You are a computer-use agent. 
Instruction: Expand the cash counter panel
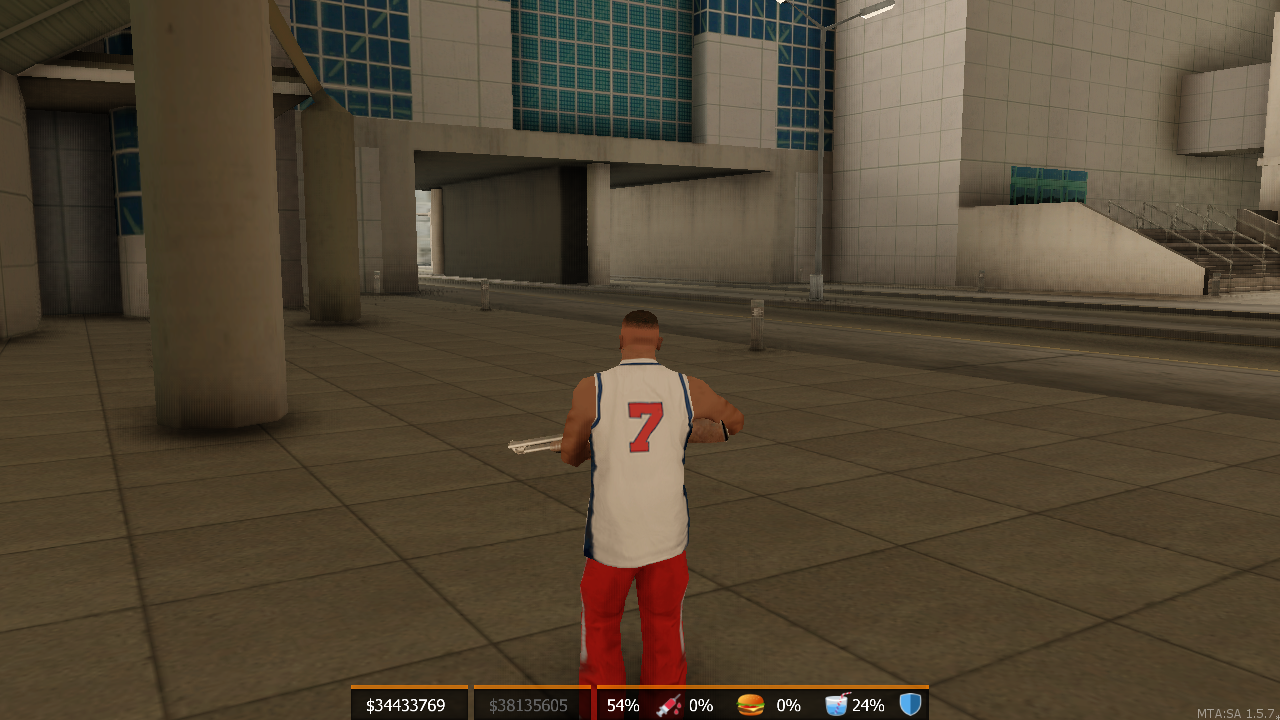(x=405, y=703)
